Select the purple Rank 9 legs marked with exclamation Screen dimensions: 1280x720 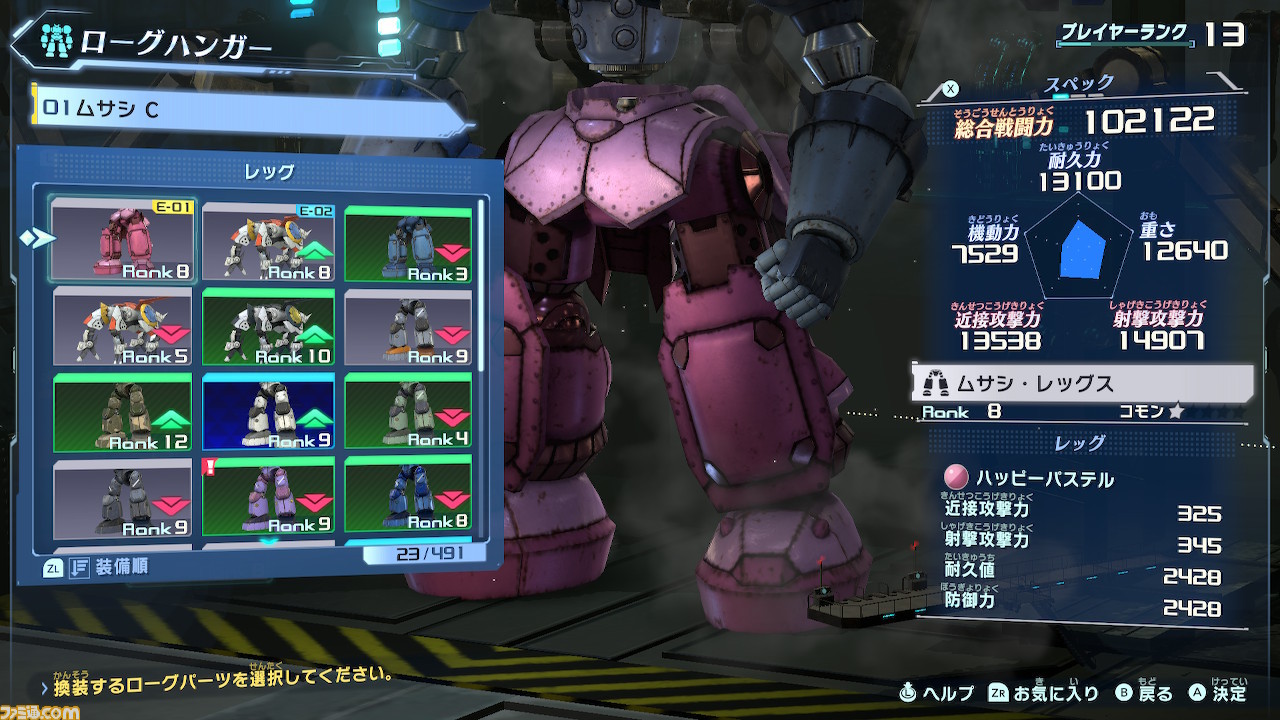point(268,497)
